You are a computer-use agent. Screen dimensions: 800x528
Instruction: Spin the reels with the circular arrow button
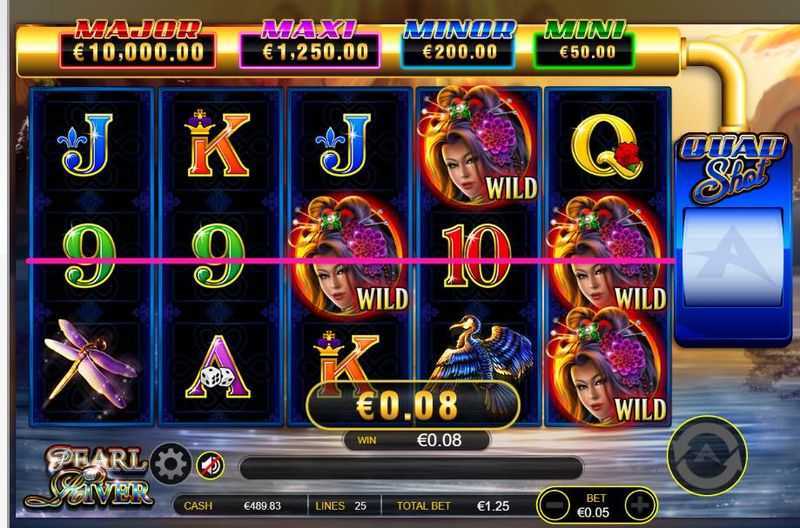pos(707,456)
